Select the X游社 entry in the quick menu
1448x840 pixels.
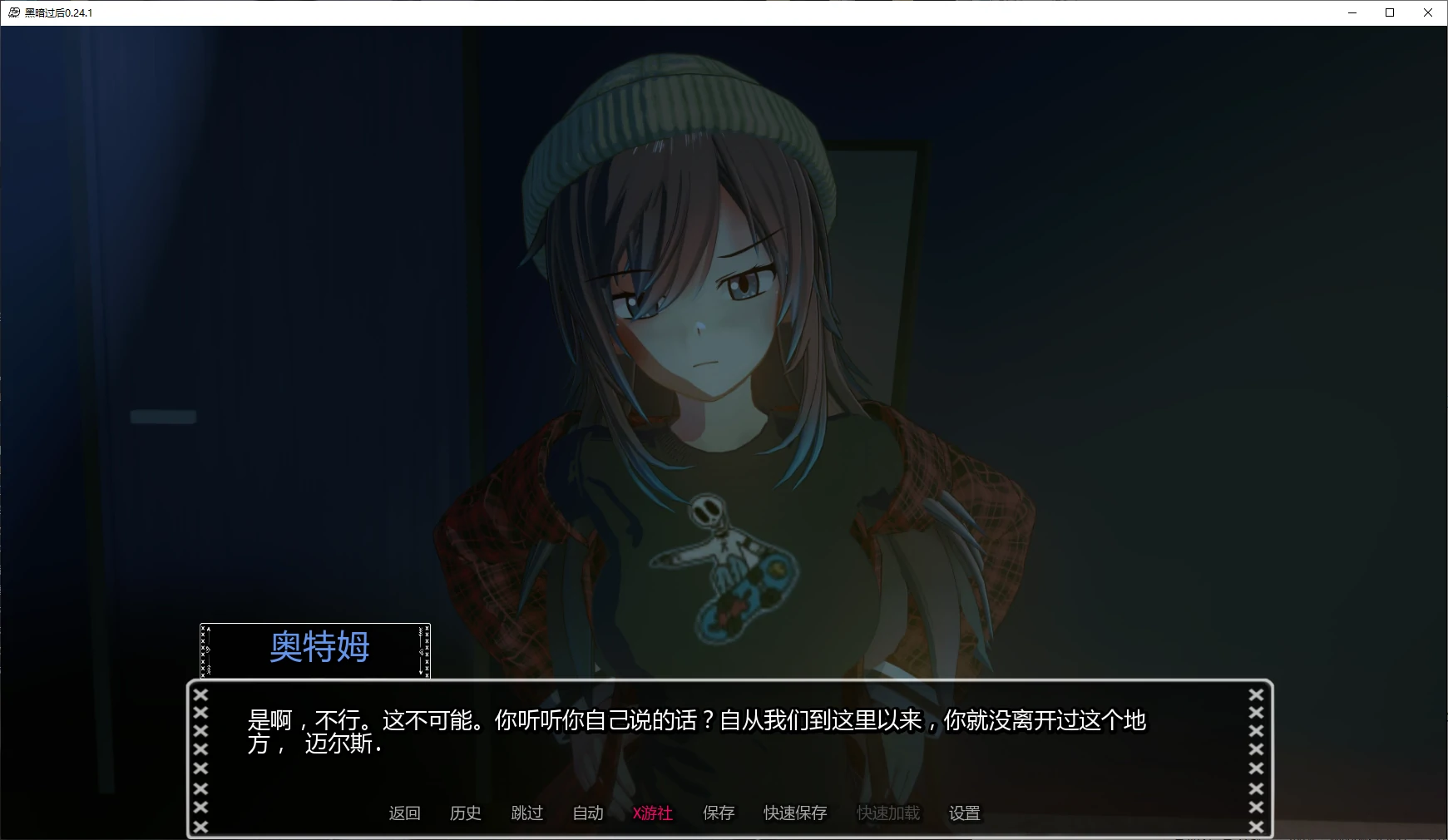point(654,813)
